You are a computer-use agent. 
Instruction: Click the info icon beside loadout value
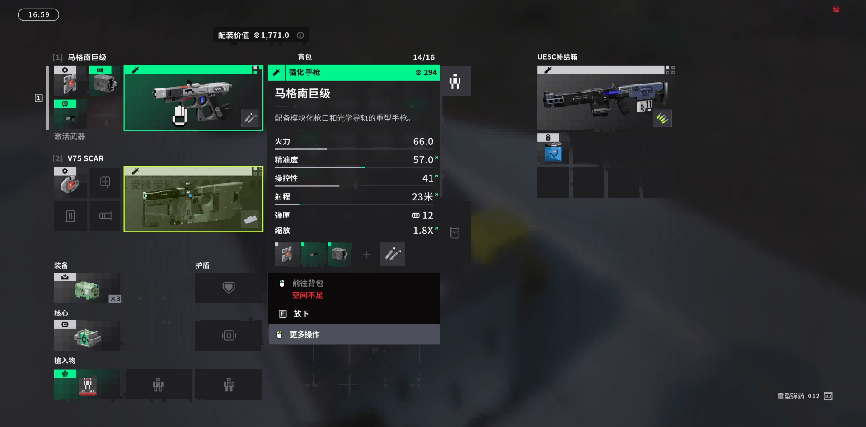pyautogui.click(x=301, y=35)
